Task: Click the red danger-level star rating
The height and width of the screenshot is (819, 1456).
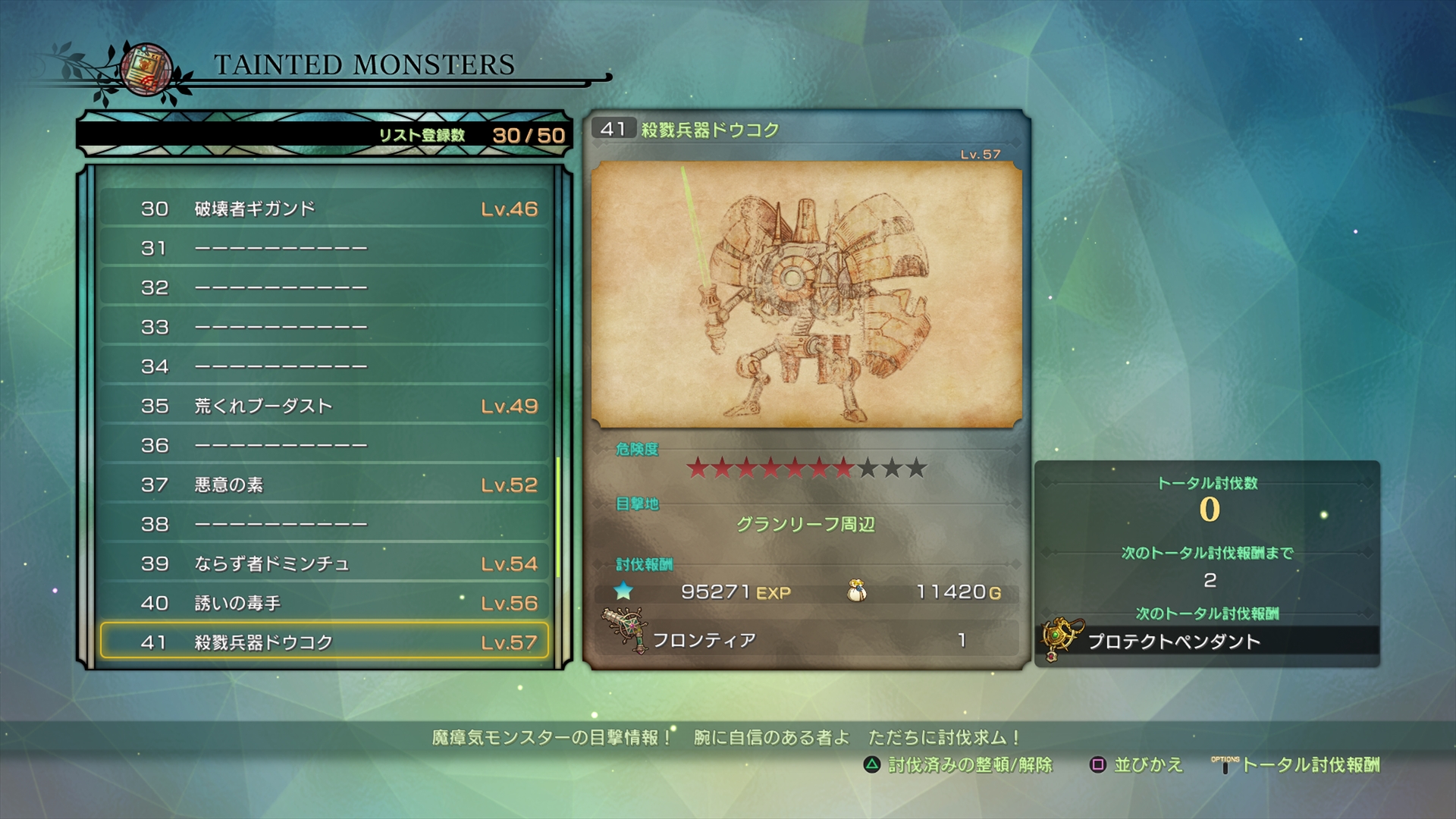Action: coord(770,469)
